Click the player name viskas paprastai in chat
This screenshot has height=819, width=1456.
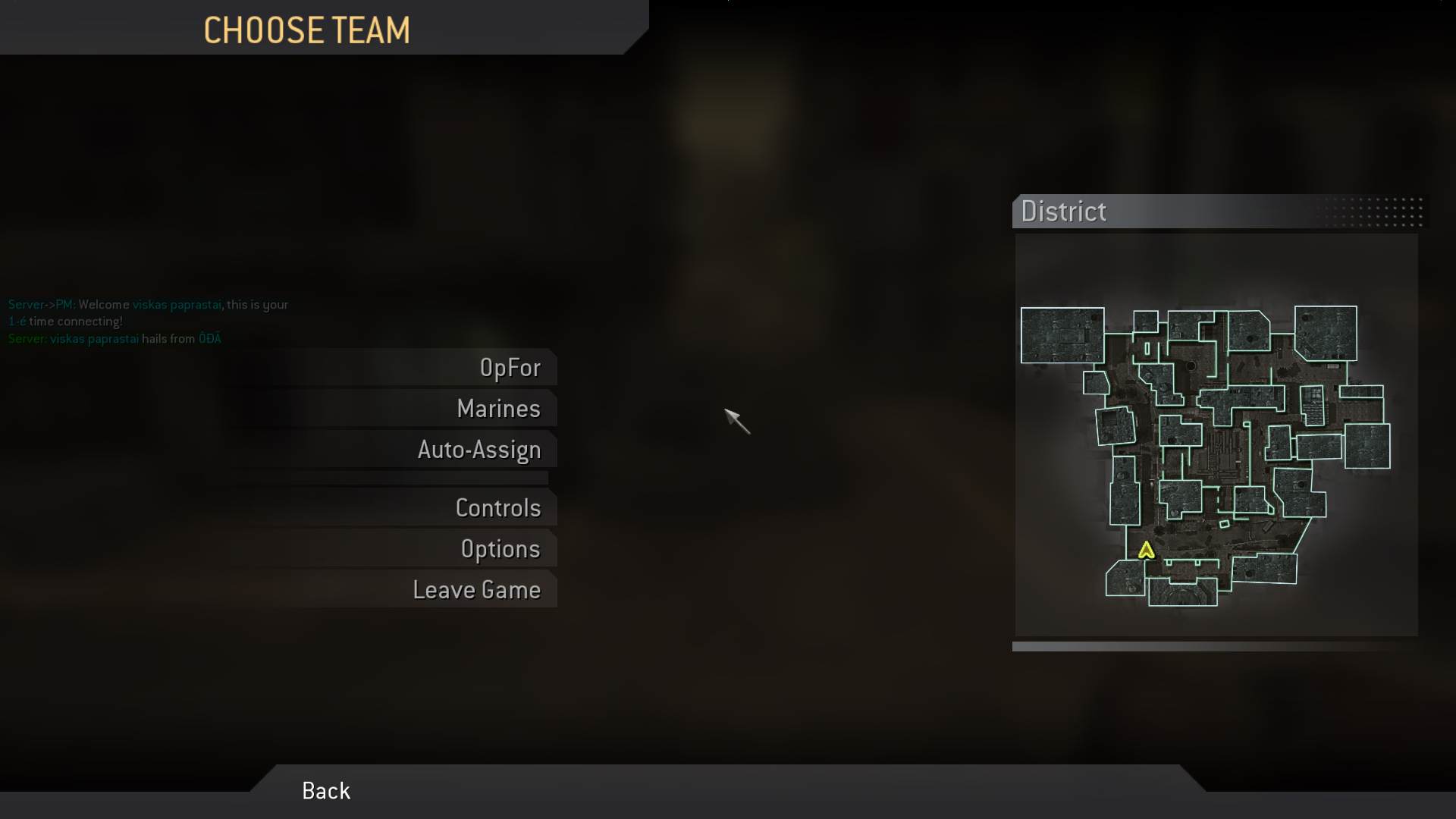click(x=176, y=304)
